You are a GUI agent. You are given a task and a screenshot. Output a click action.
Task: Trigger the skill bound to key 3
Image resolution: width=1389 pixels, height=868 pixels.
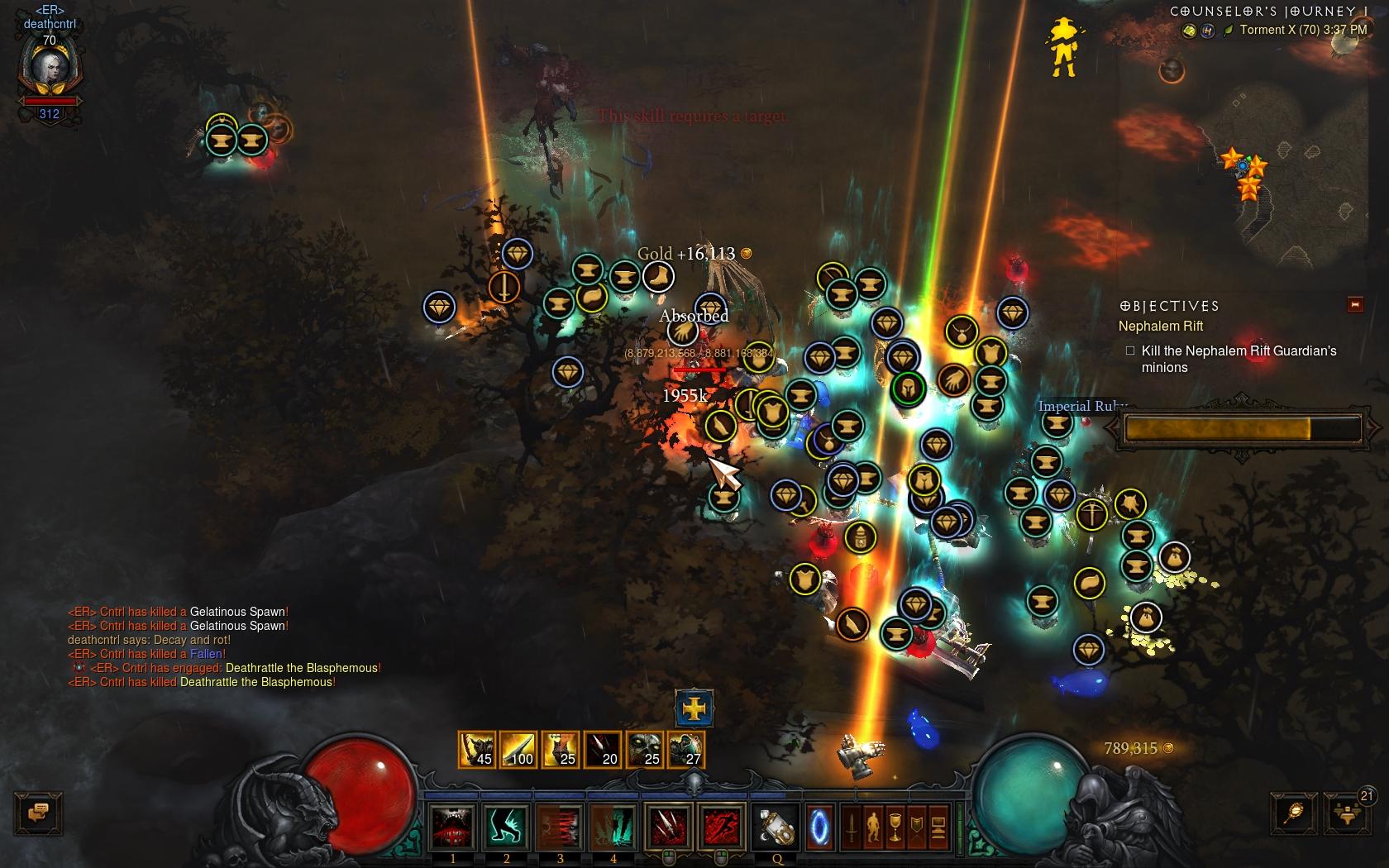pyautogui.click(x=560, y=827)
